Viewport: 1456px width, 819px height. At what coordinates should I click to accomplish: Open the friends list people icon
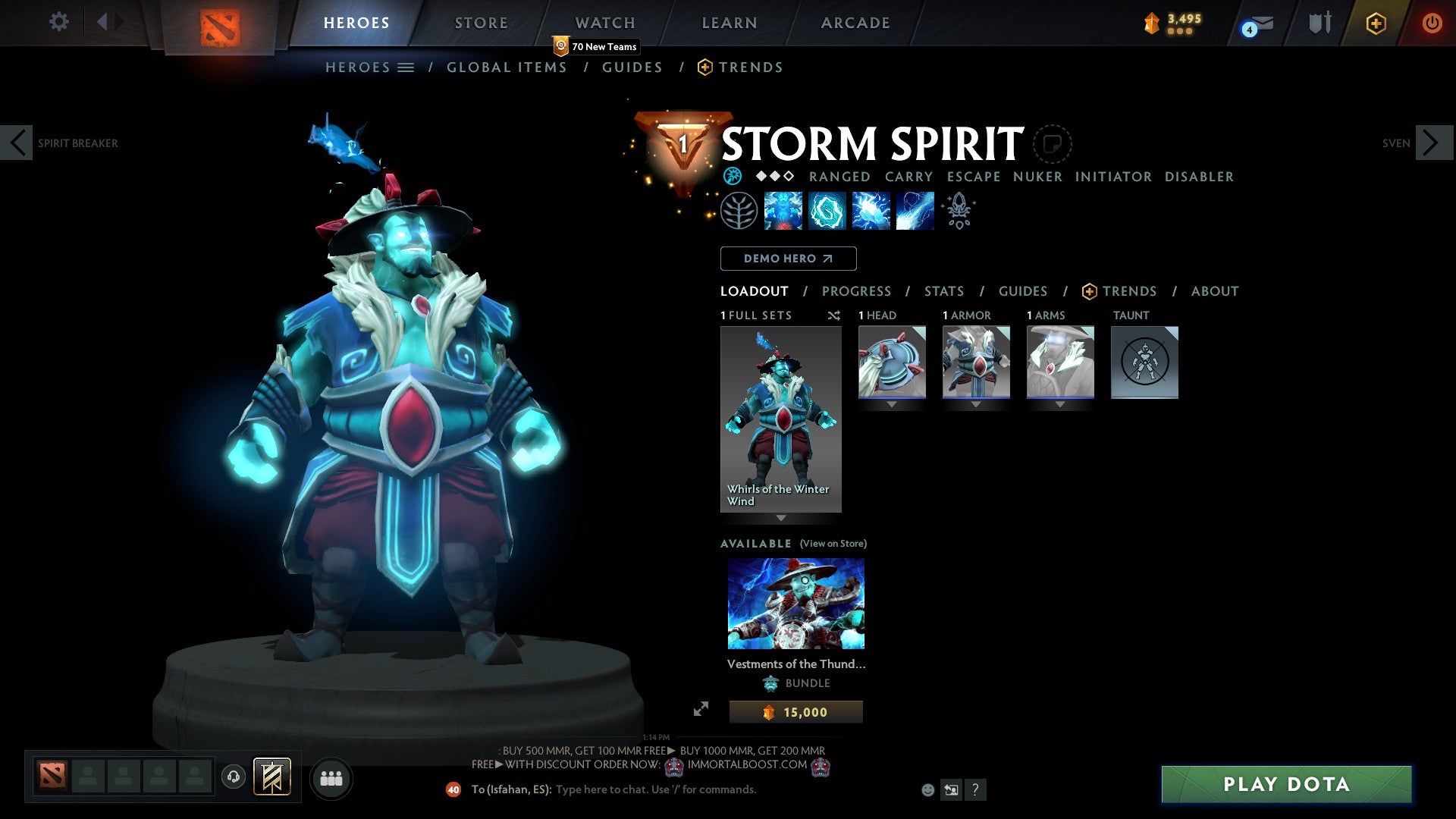(331, 778)
